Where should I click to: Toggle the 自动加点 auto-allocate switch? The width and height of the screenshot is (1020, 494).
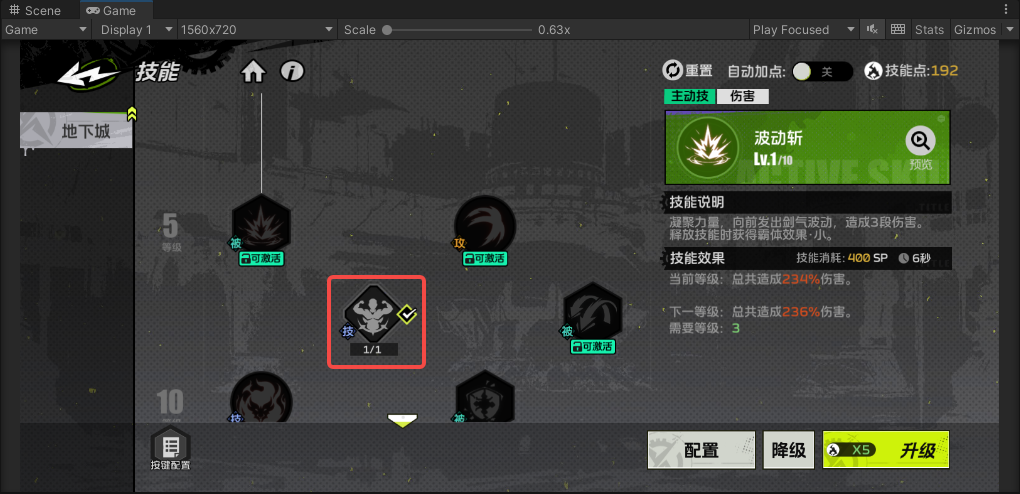tap(822, 71)
